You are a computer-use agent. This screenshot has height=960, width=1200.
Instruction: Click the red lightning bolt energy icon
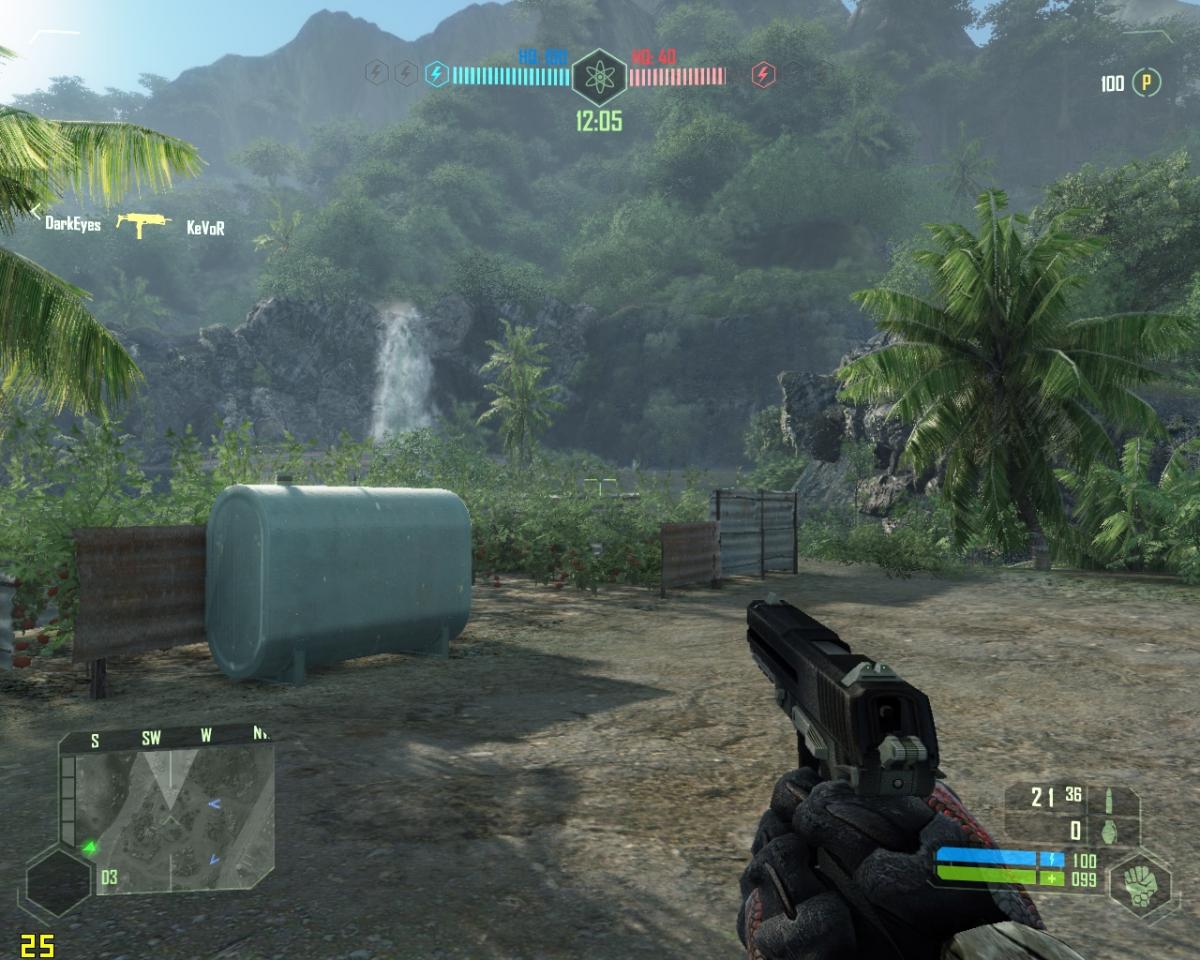pyautogui.click(x=763, y=74)
